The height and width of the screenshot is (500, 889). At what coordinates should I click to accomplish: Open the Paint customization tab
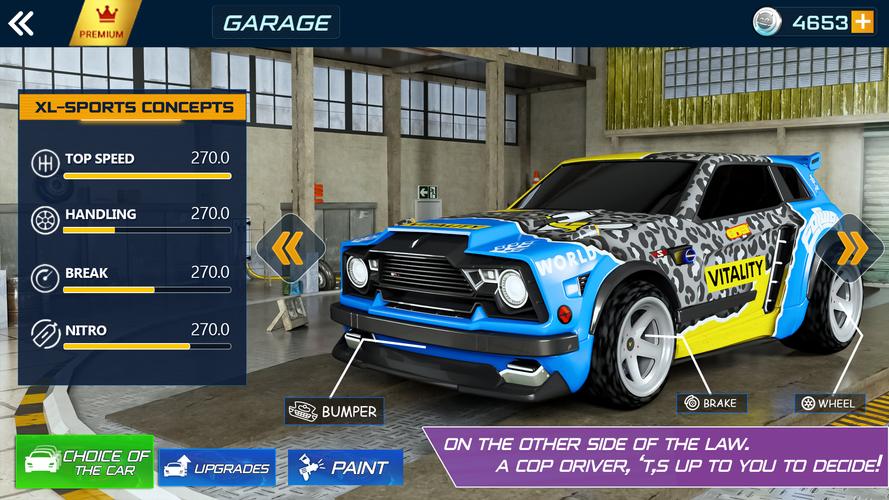[345, 467]
